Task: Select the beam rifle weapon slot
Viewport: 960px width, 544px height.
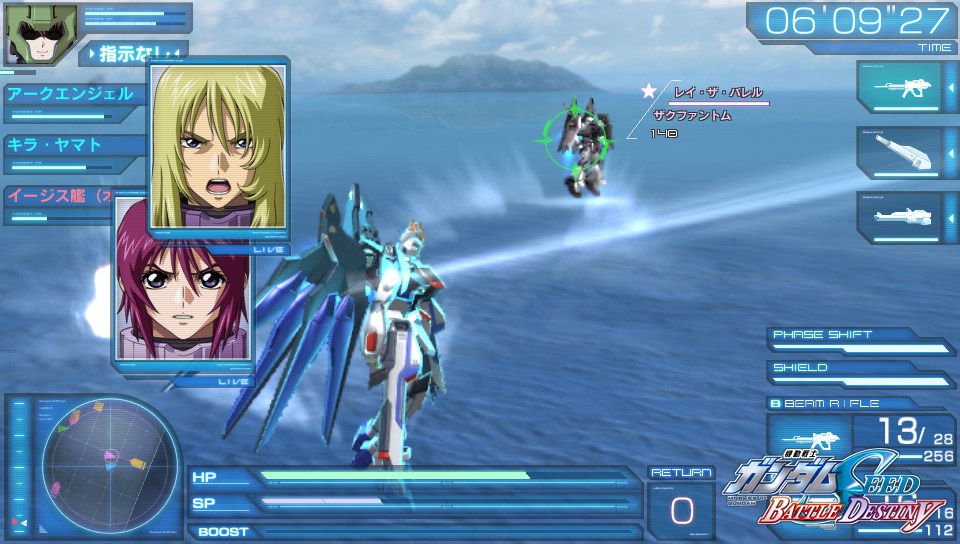Action: 899,88
